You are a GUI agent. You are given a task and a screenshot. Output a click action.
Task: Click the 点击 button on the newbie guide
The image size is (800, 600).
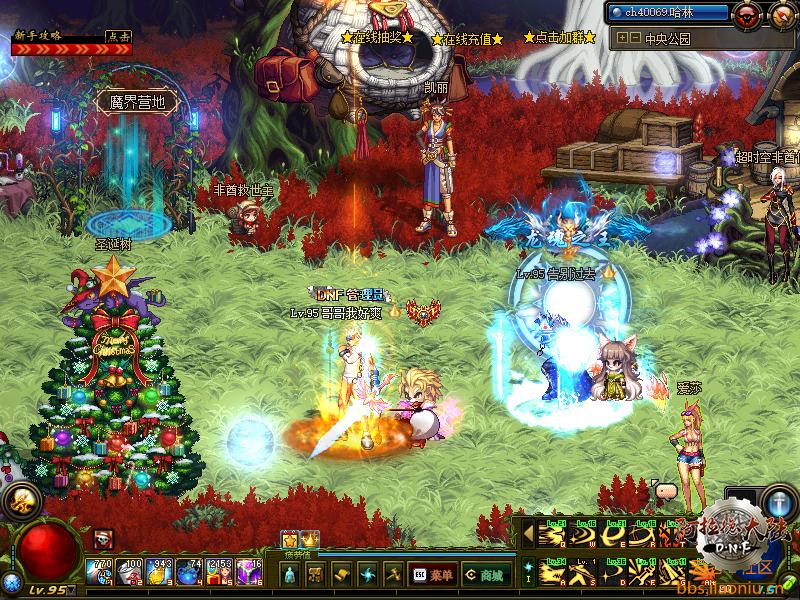119,36
